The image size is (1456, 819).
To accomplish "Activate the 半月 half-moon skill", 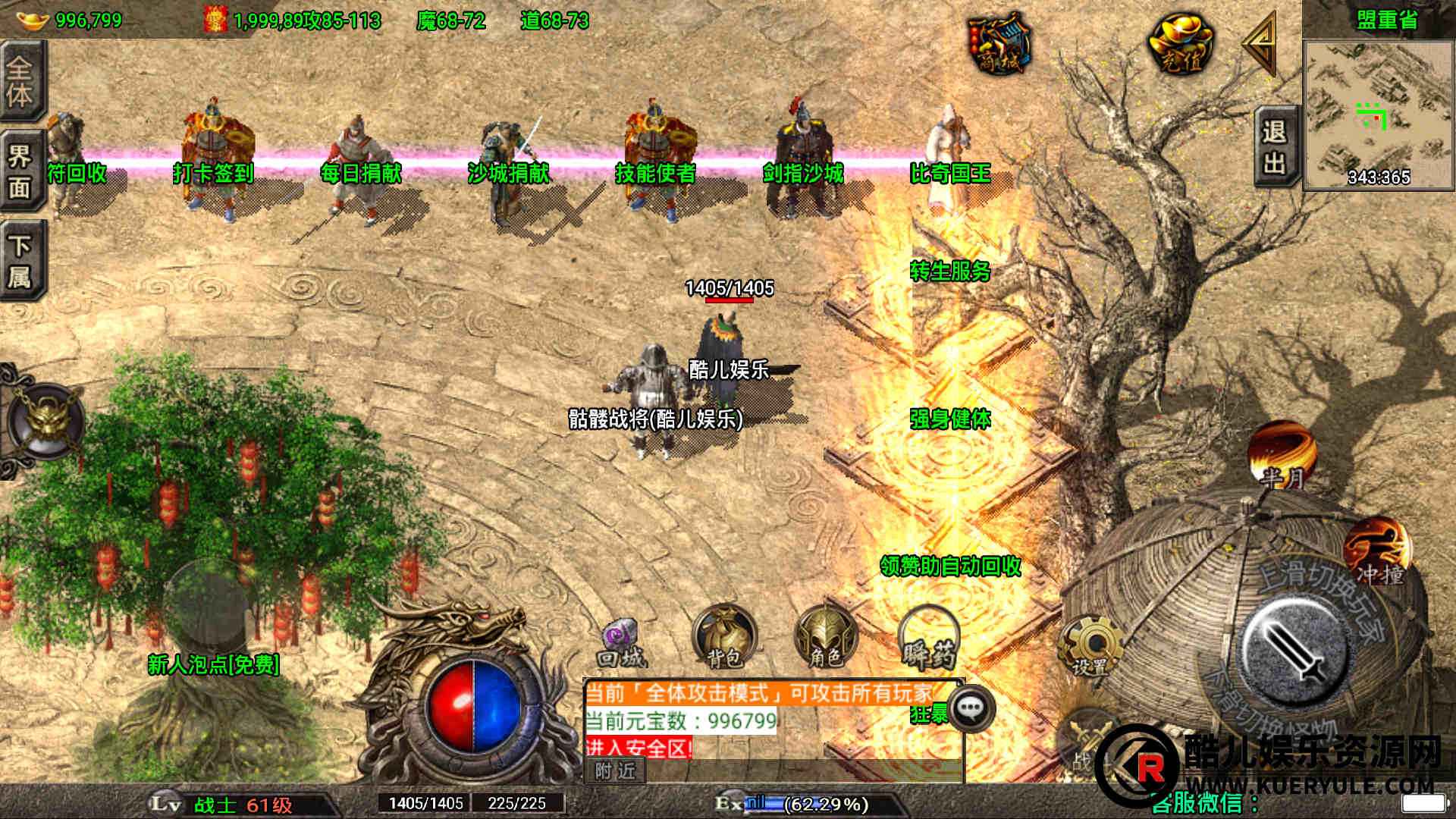I will (1282, 455).
